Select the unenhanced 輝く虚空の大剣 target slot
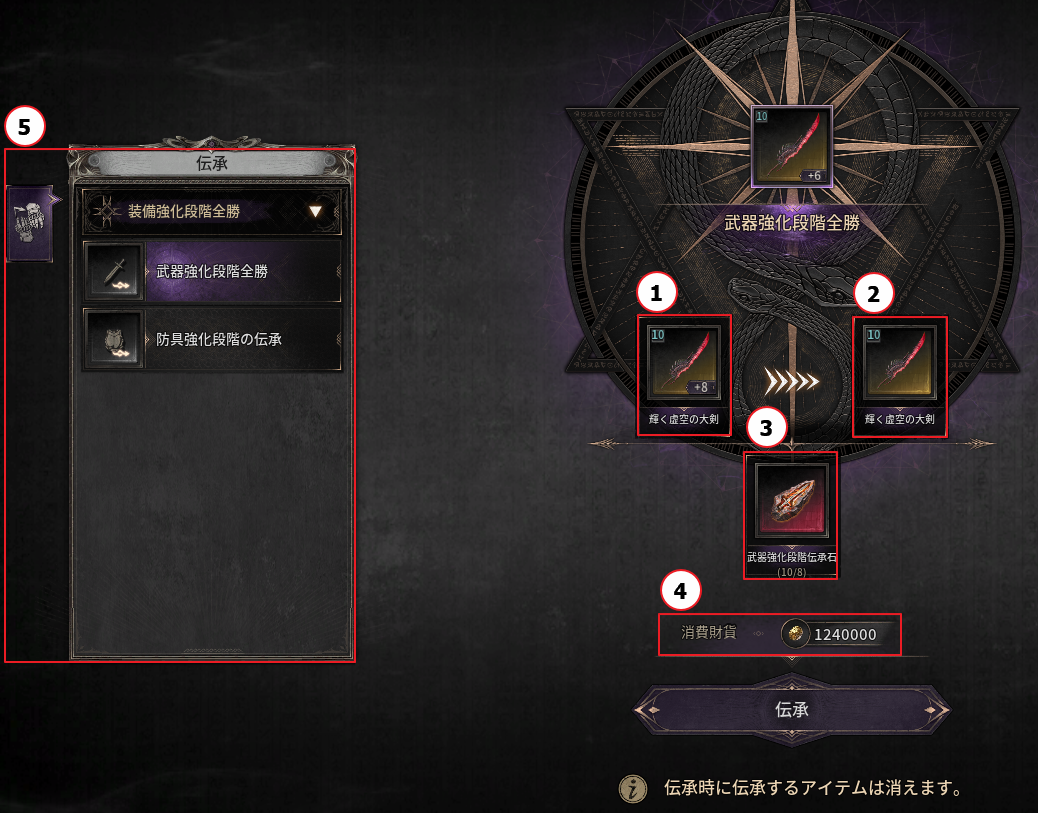This screenshot has height=813, width=1038. 899,363
